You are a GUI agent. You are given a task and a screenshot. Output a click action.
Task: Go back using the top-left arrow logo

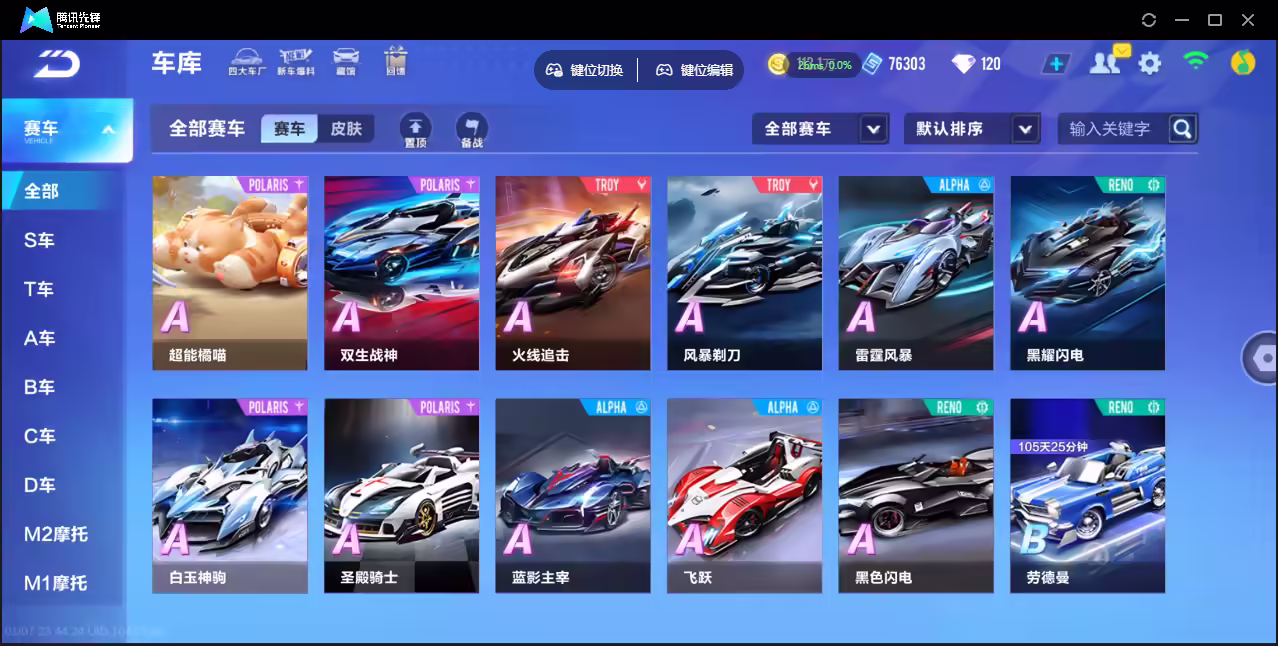[56, 64]
